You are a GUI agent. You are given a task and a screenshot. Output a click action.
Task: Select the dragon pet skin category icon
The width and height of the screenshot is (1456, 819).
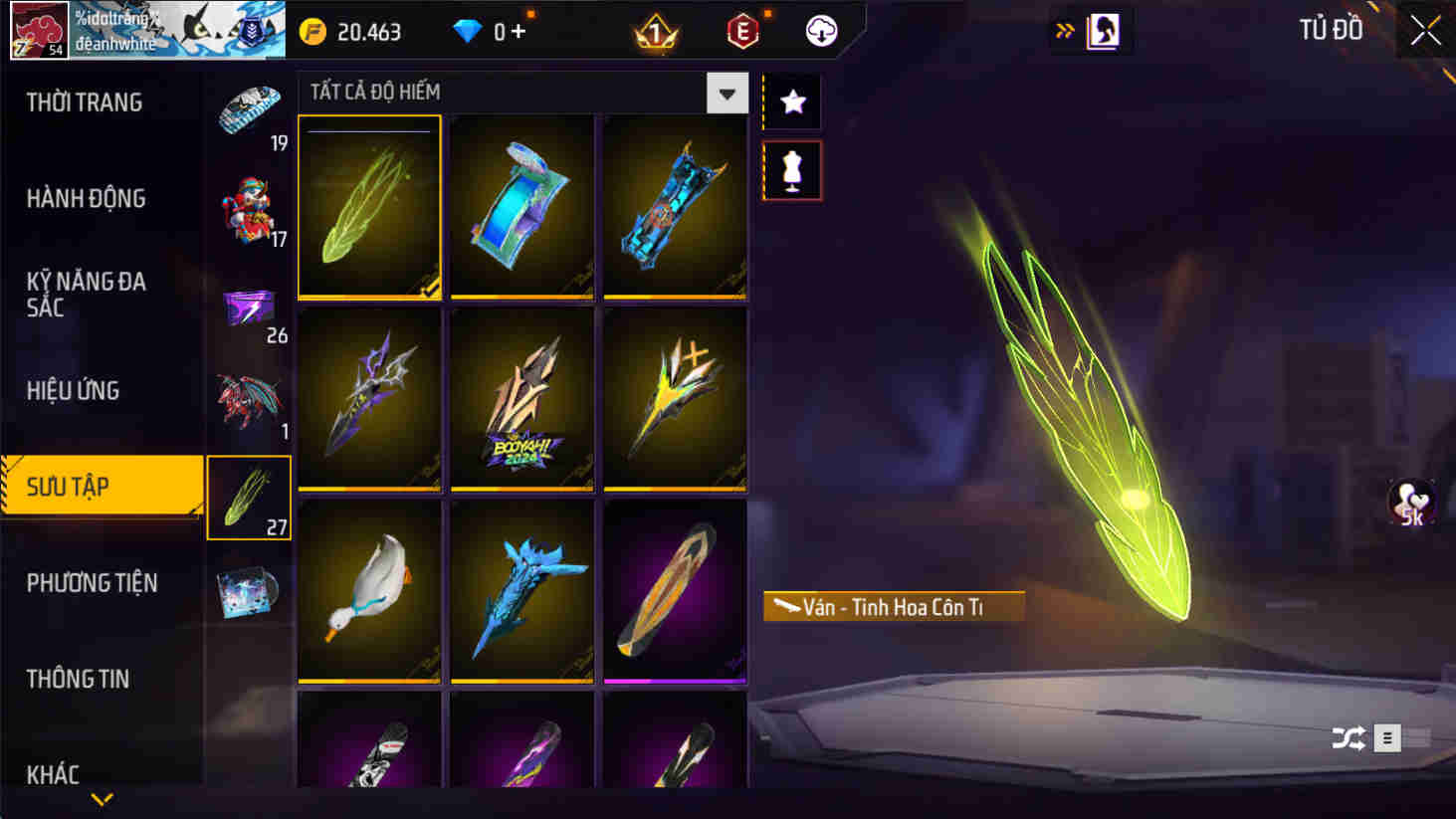tap(249, 398)
